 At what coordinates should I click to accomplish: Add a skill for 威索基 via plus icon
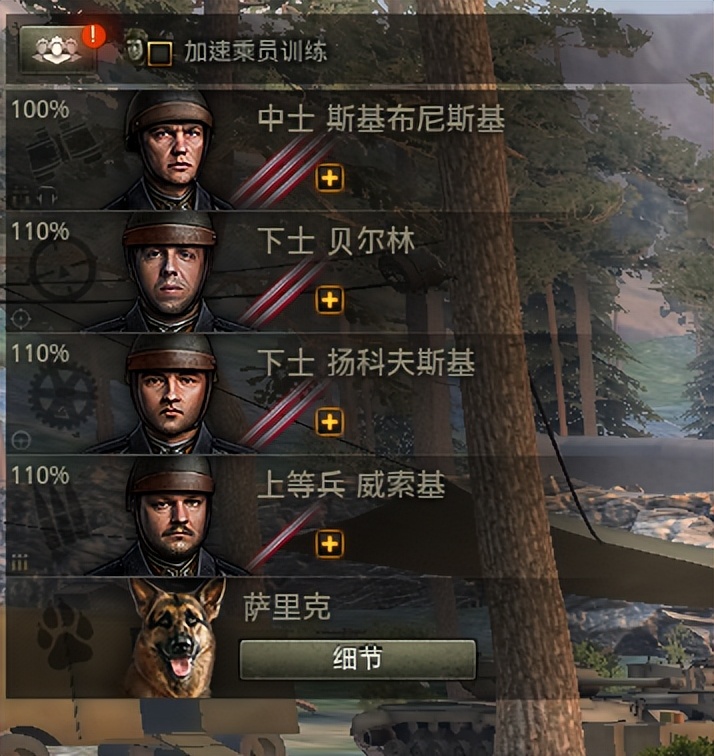point(330,544)
